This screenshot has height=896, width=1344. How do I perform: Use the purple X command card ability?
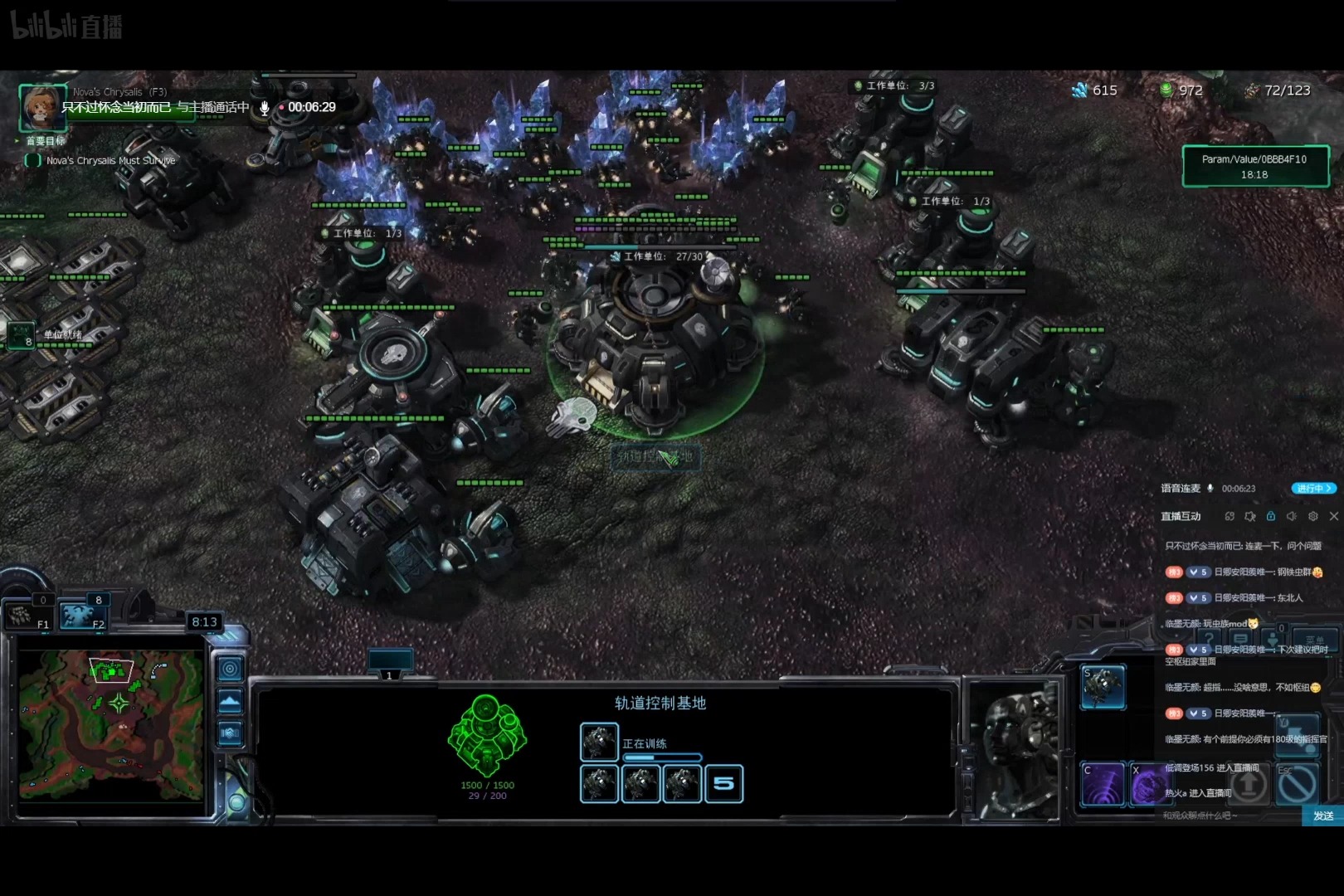pyautogui.click(x=1148, y=783)
